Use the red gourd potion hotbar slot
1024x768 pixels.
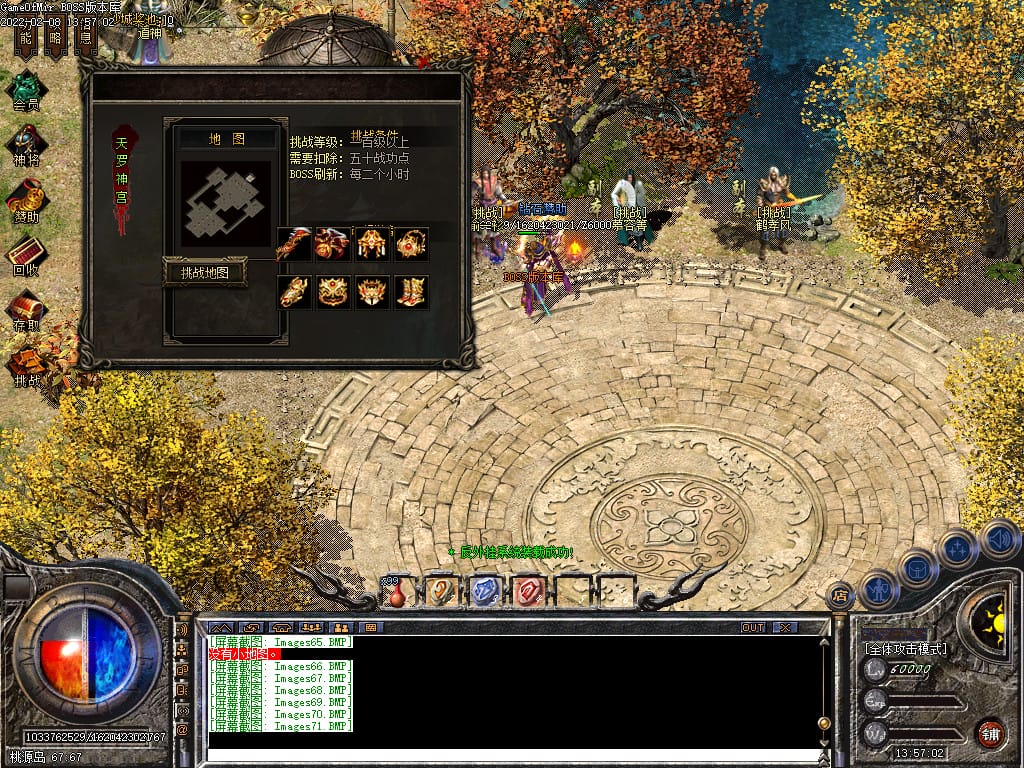click(x=397, y=592)
